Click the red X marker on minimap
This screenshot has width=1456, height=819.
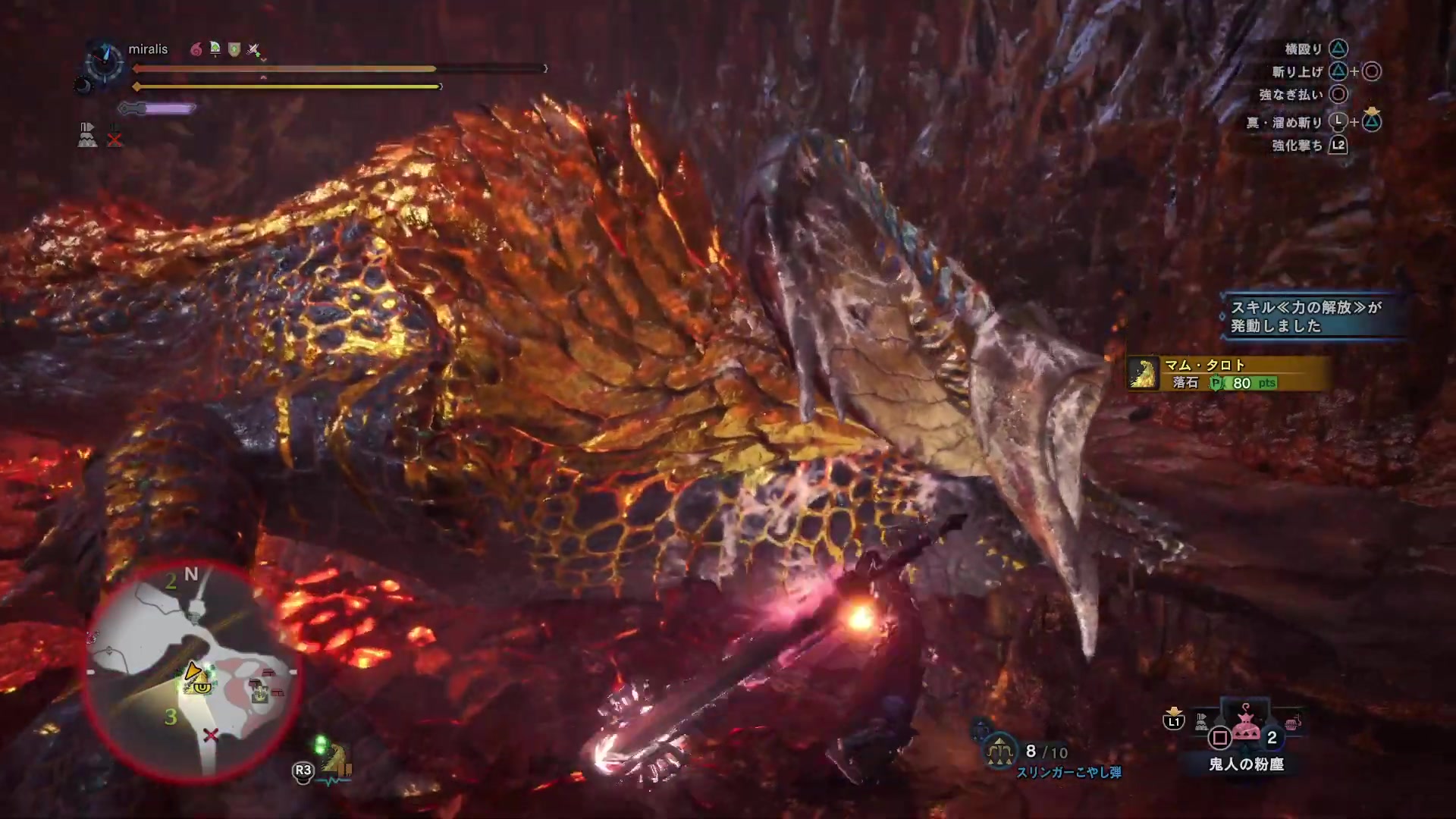click(x=211, y=734)
